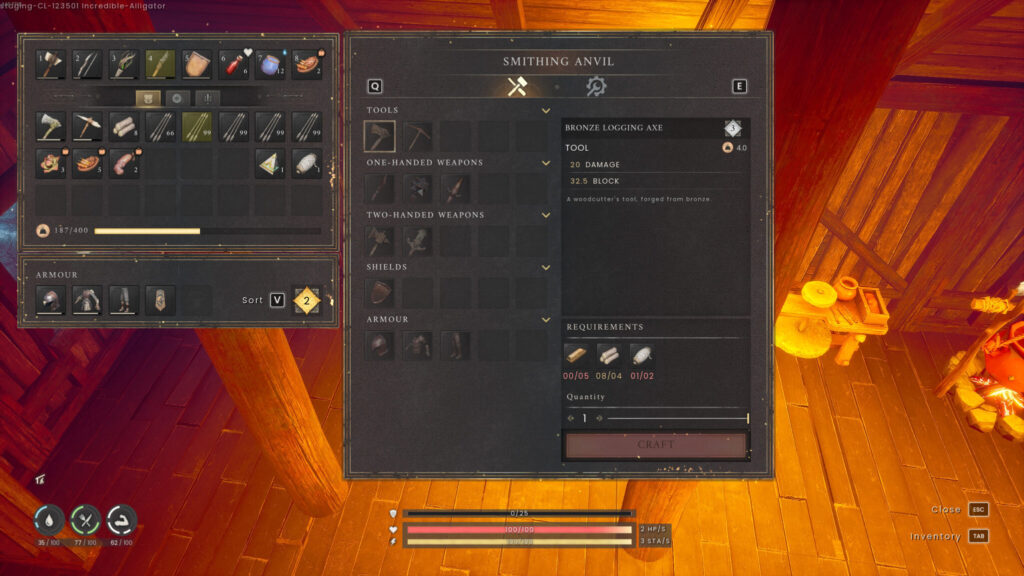Open the hammer crafting tab
1024x576 pixels.
pyautogui.click(x=517, y=86)
